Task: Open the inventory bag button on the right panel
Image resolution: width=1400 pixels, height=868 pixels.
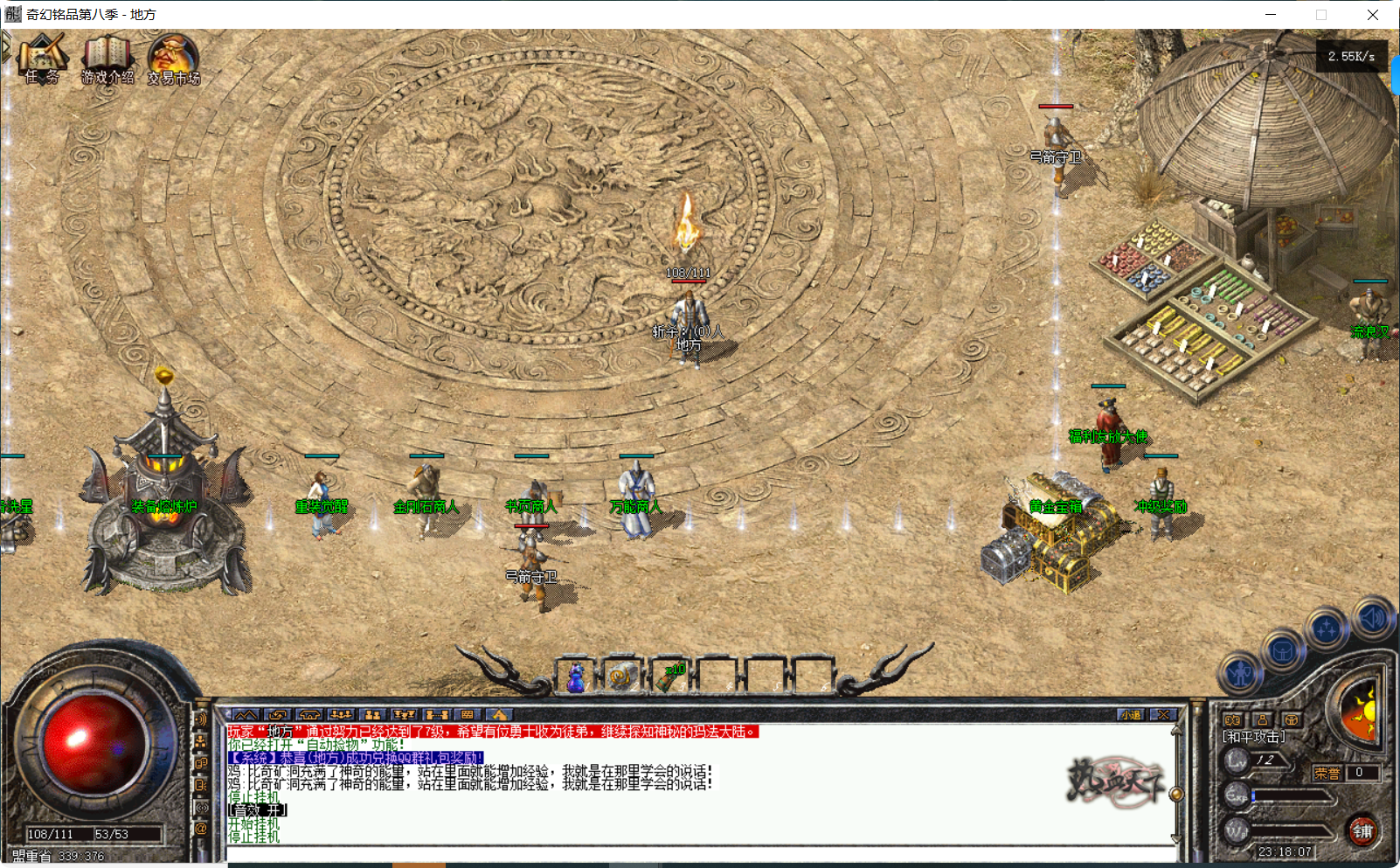Action: 1281,651
